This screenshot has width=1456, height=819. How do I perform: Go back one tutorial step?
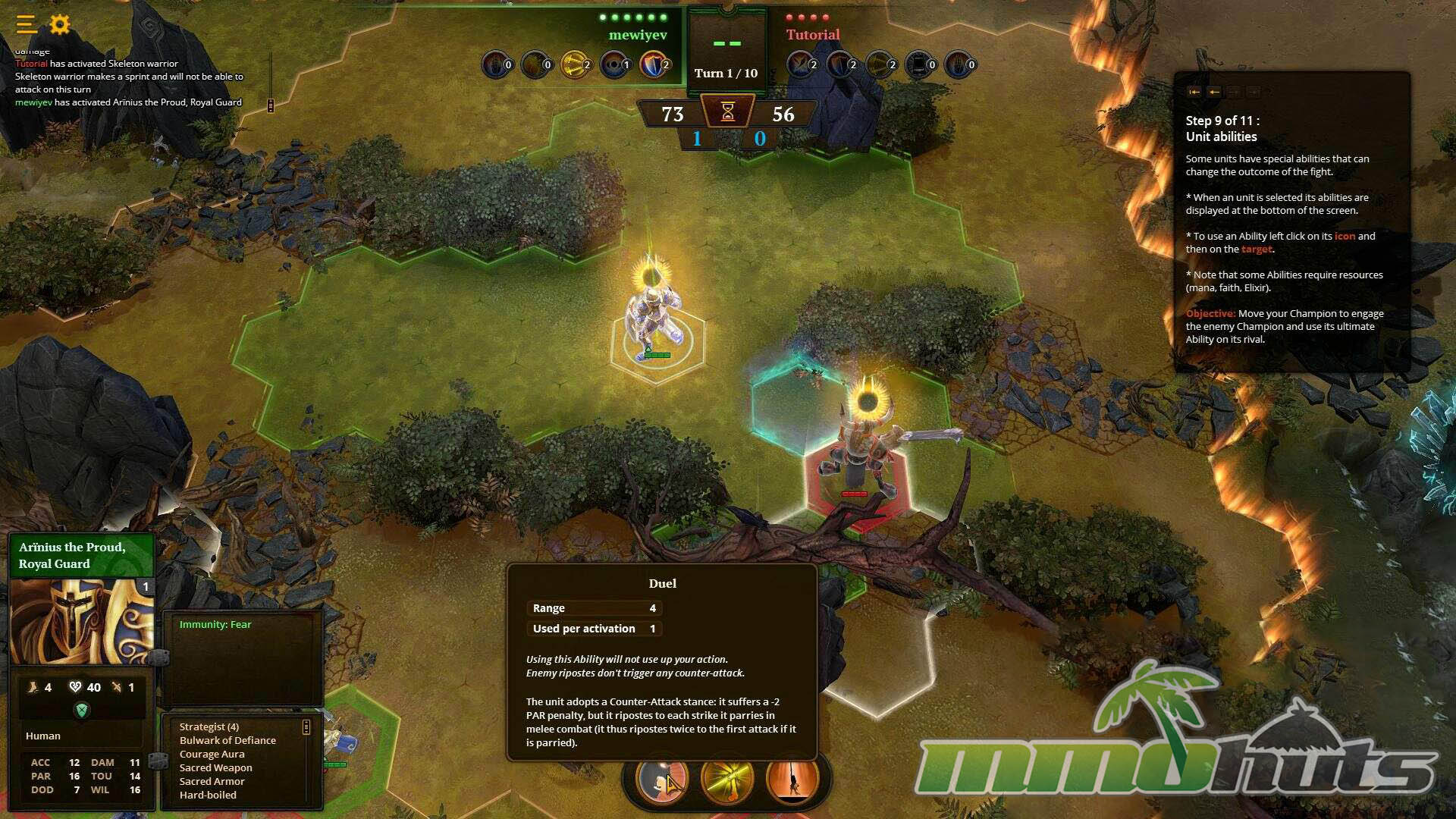(1214, 92)
